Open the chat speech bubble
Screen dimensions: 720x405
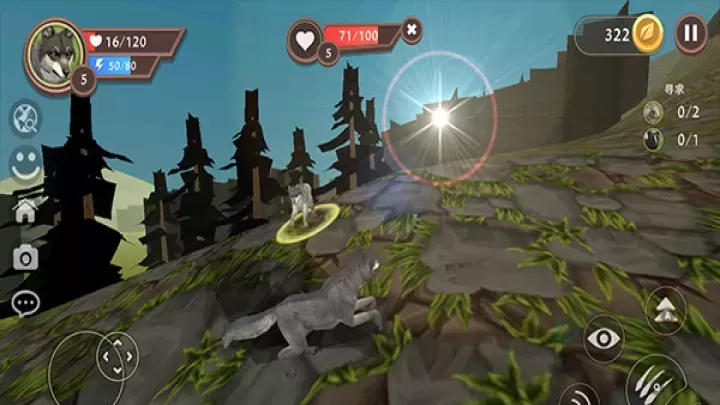(25, 301)
